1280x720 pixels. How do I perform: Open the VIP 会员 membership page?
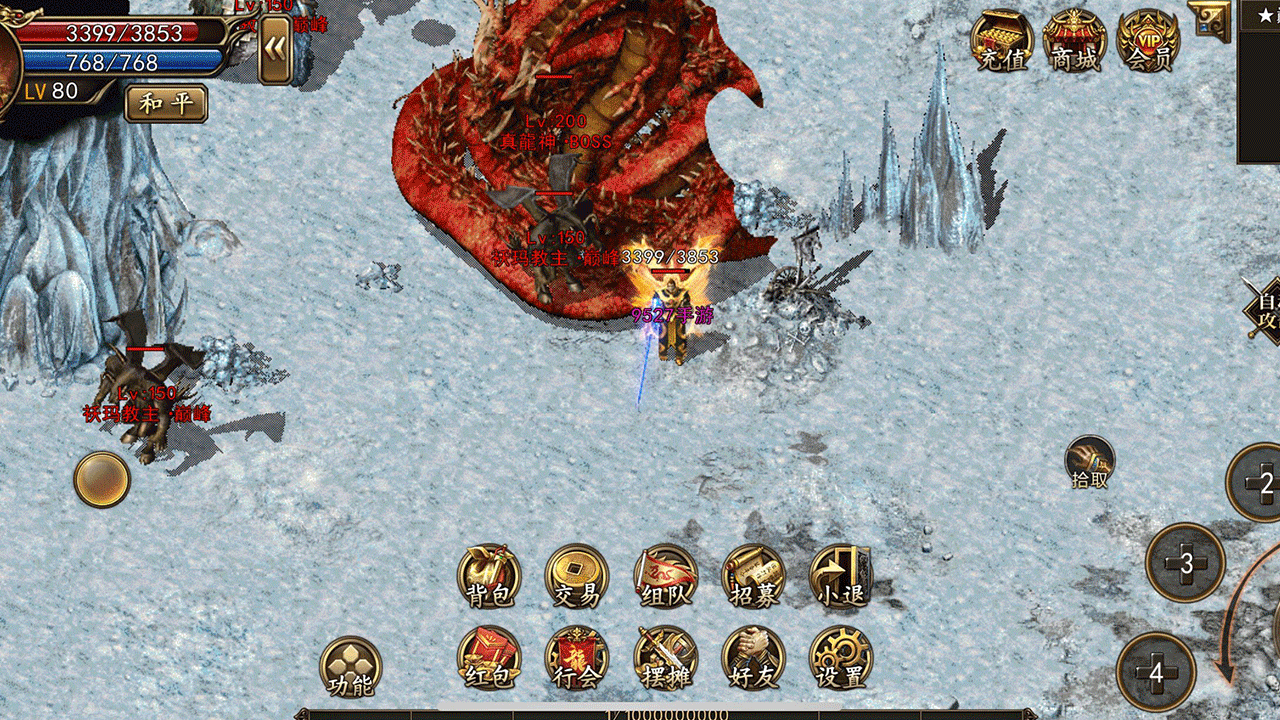[1149, 42]
